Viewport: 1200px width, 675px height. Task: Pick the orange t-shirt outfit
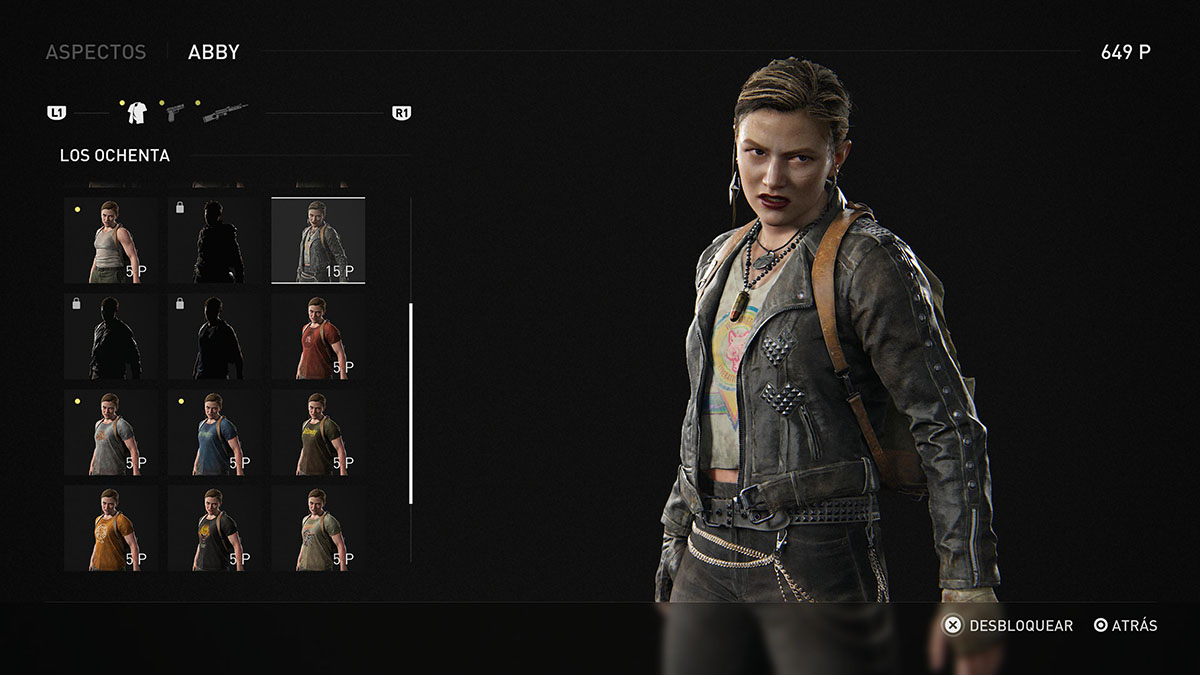110,527
